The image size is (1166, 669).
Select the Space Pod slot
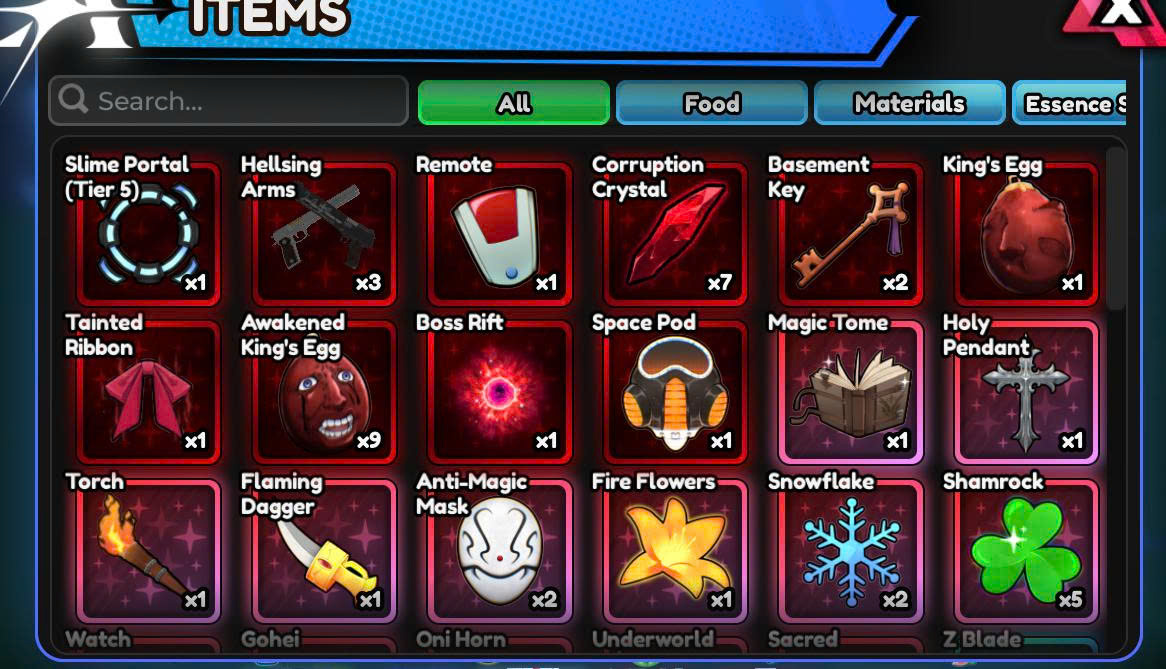[x=674, y=392]
